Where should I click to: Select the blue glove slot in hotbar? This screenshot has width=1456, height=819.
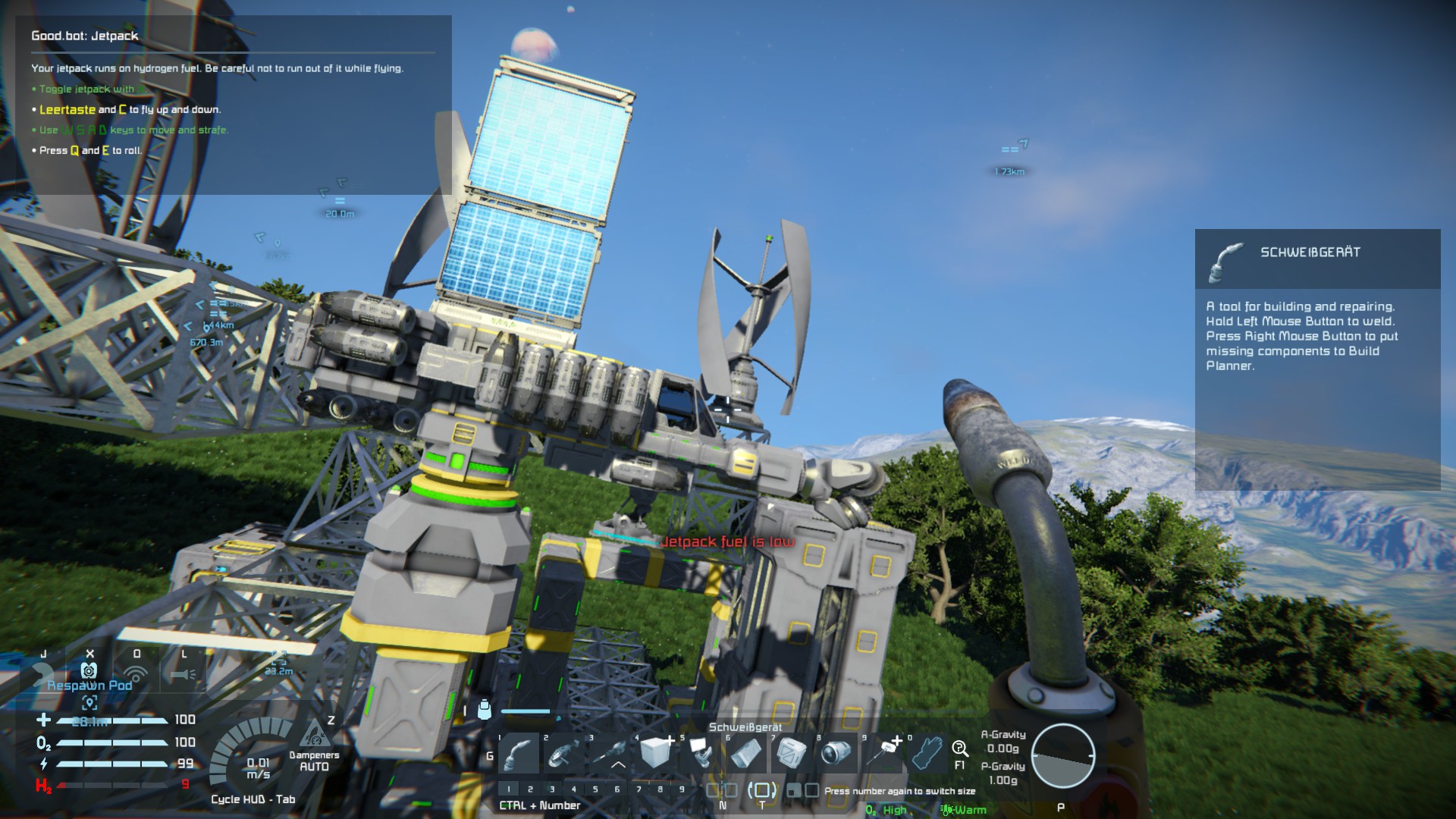pyautogui.click(x=927, y=753)
